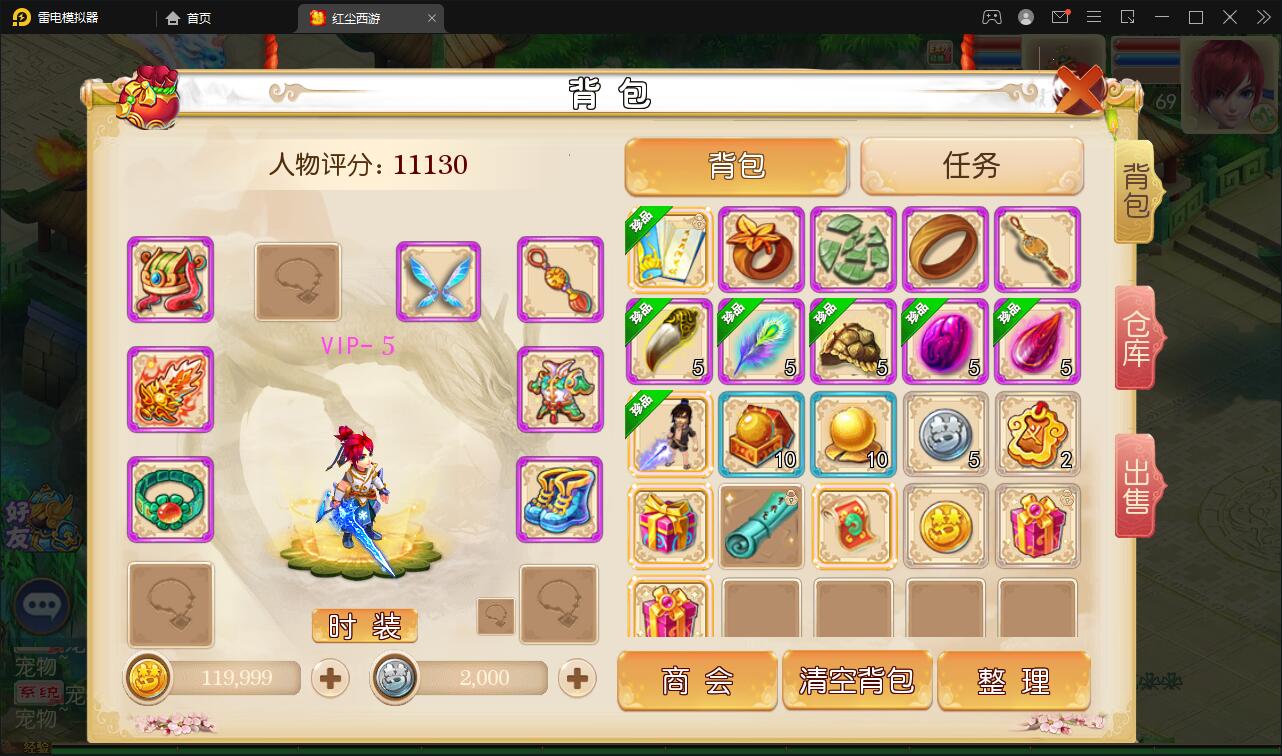The height and width of the screenshot is (756, 1282).
Task: Click the pink gift box item in backpack
Action: [x=669, y=526]
